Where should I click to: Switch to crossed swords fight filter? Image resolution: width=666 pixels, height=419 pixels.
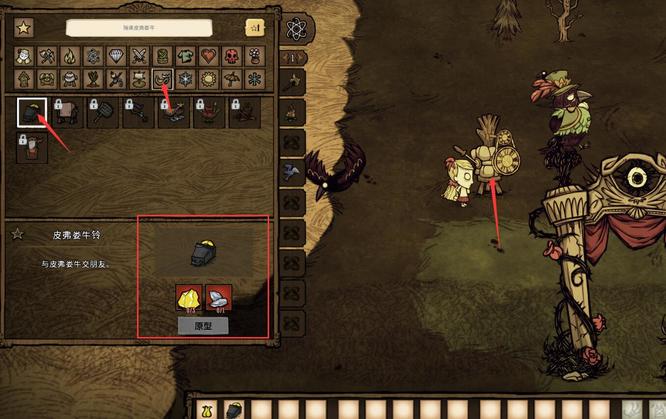pyautogui.click(x=138, y=55)
